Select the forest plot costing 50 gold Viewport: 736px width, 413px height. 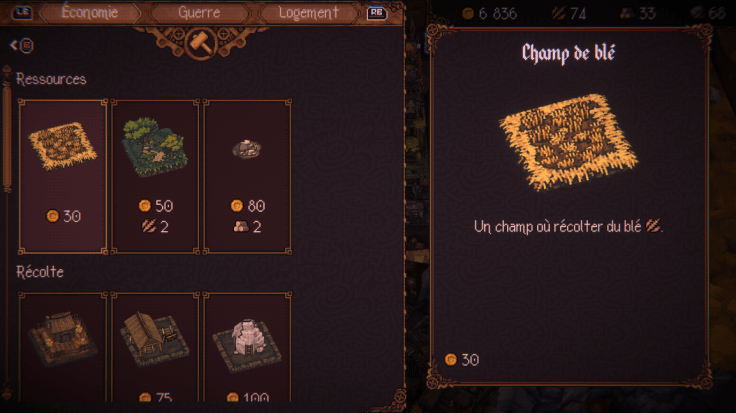coord(154,175)
